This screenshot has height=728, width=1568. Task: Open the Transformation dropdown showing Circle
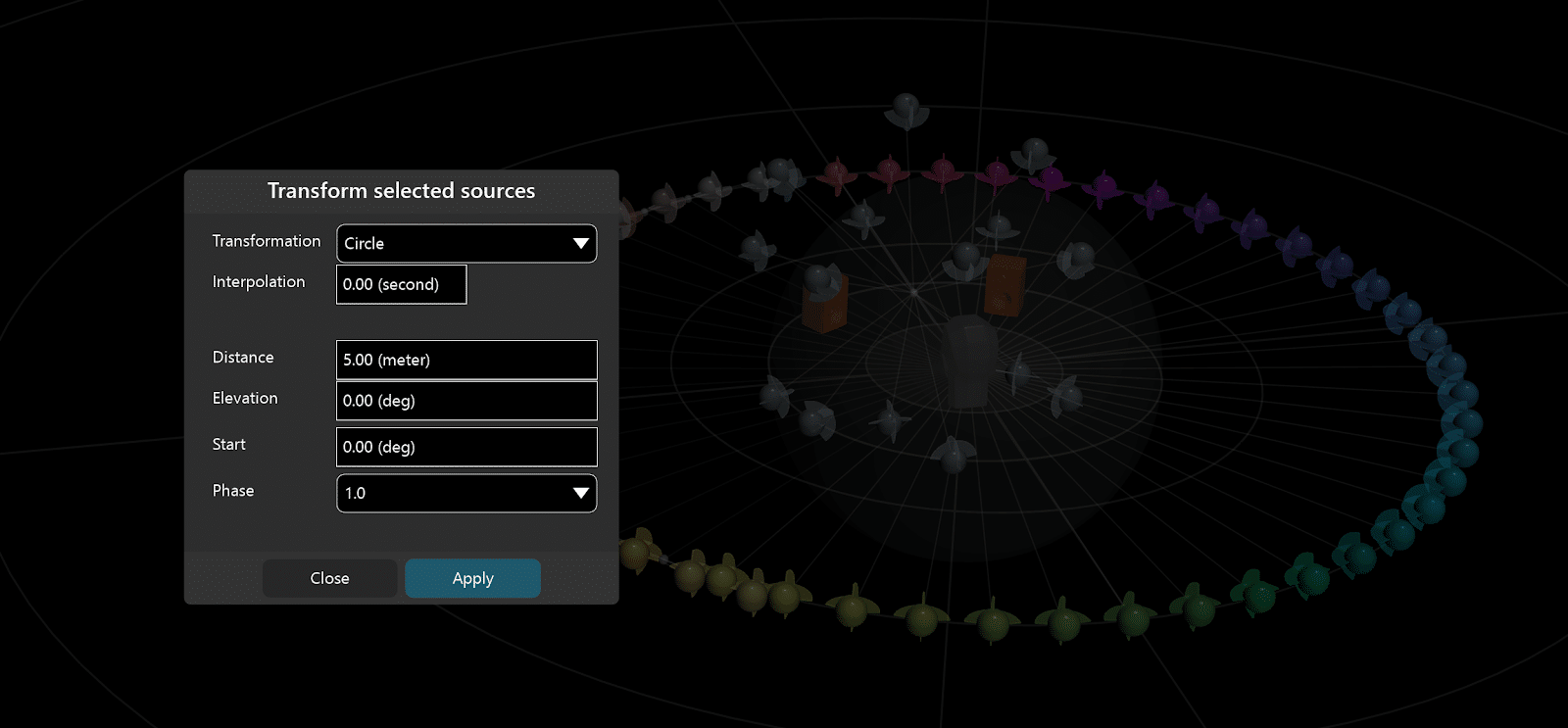click(x=466, y=244)
